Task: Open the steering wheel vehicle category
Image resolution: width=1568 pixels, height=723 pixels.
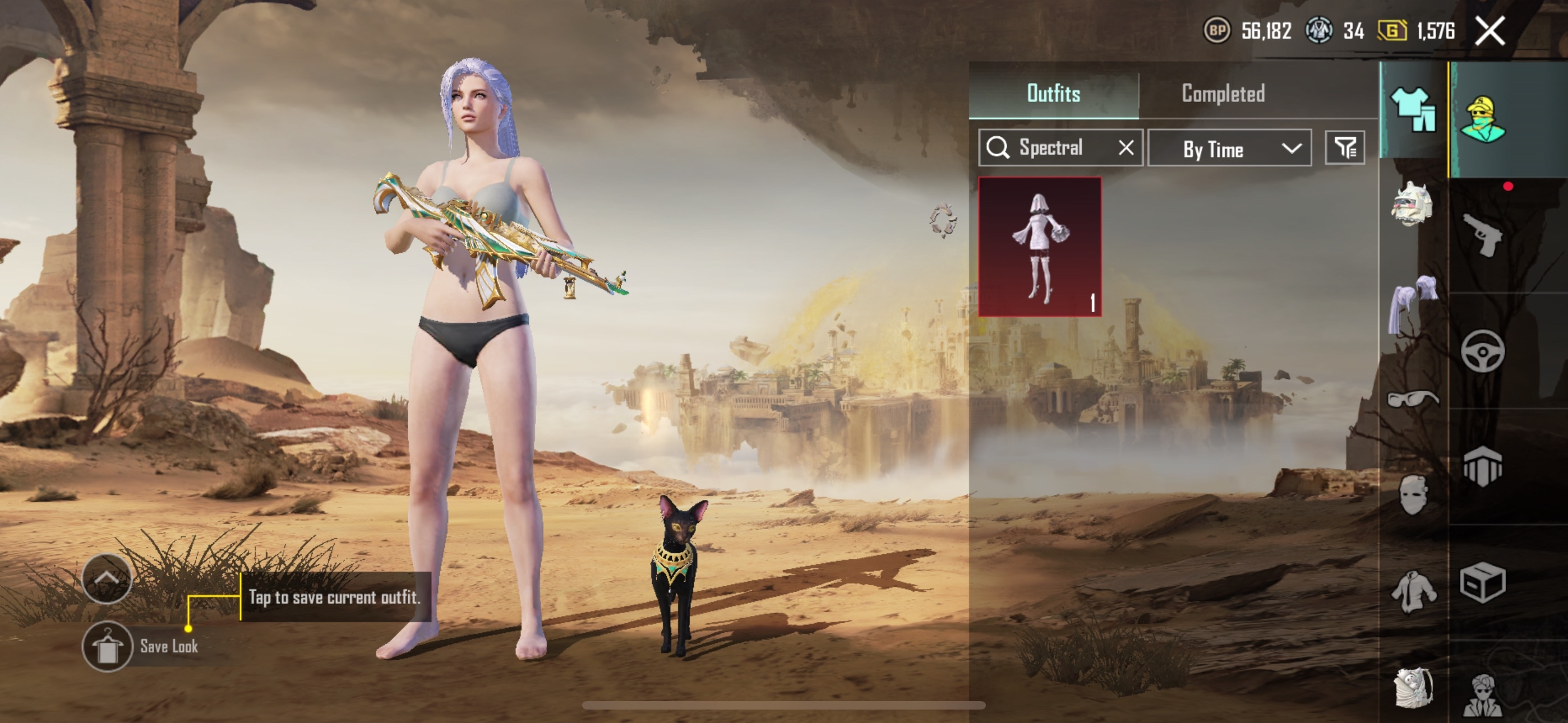Action: point(1483,351)
